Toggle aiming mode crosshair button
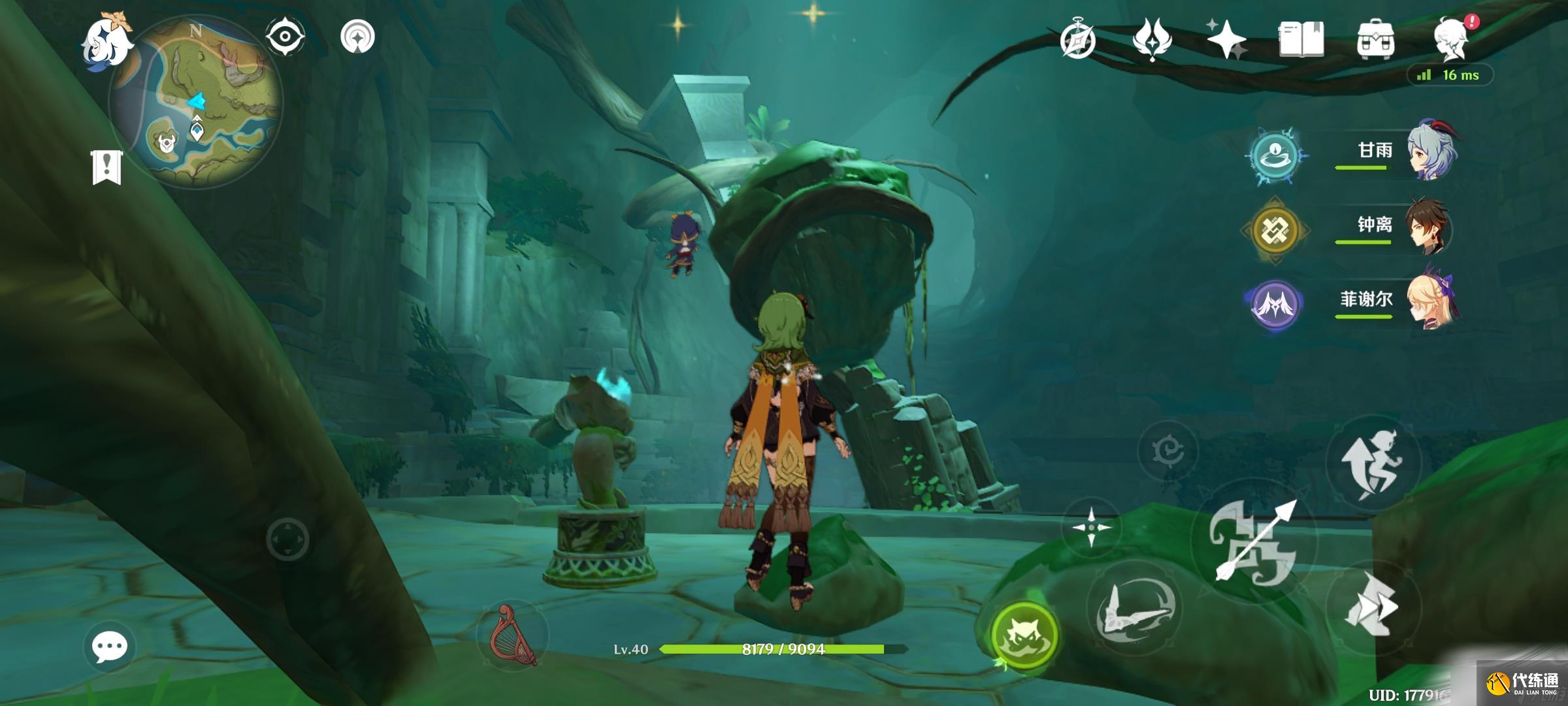This screenshot has width=1568, height=706. point(1091,527)
